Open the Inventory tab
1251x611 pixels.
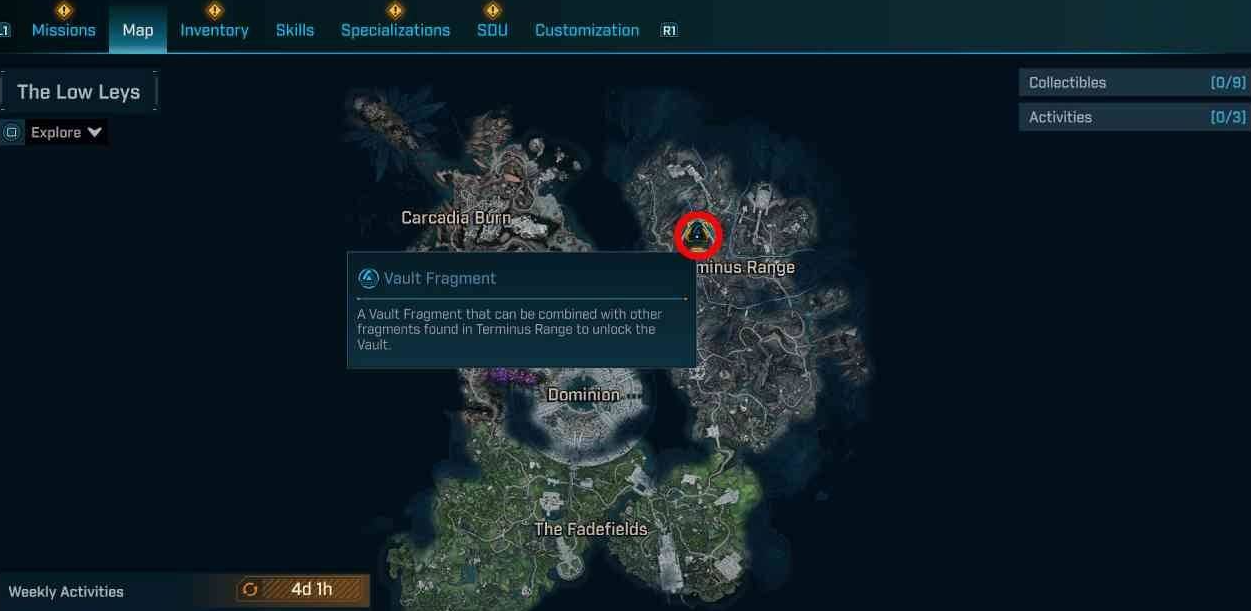pyautogui.click(x=214, y=30)
